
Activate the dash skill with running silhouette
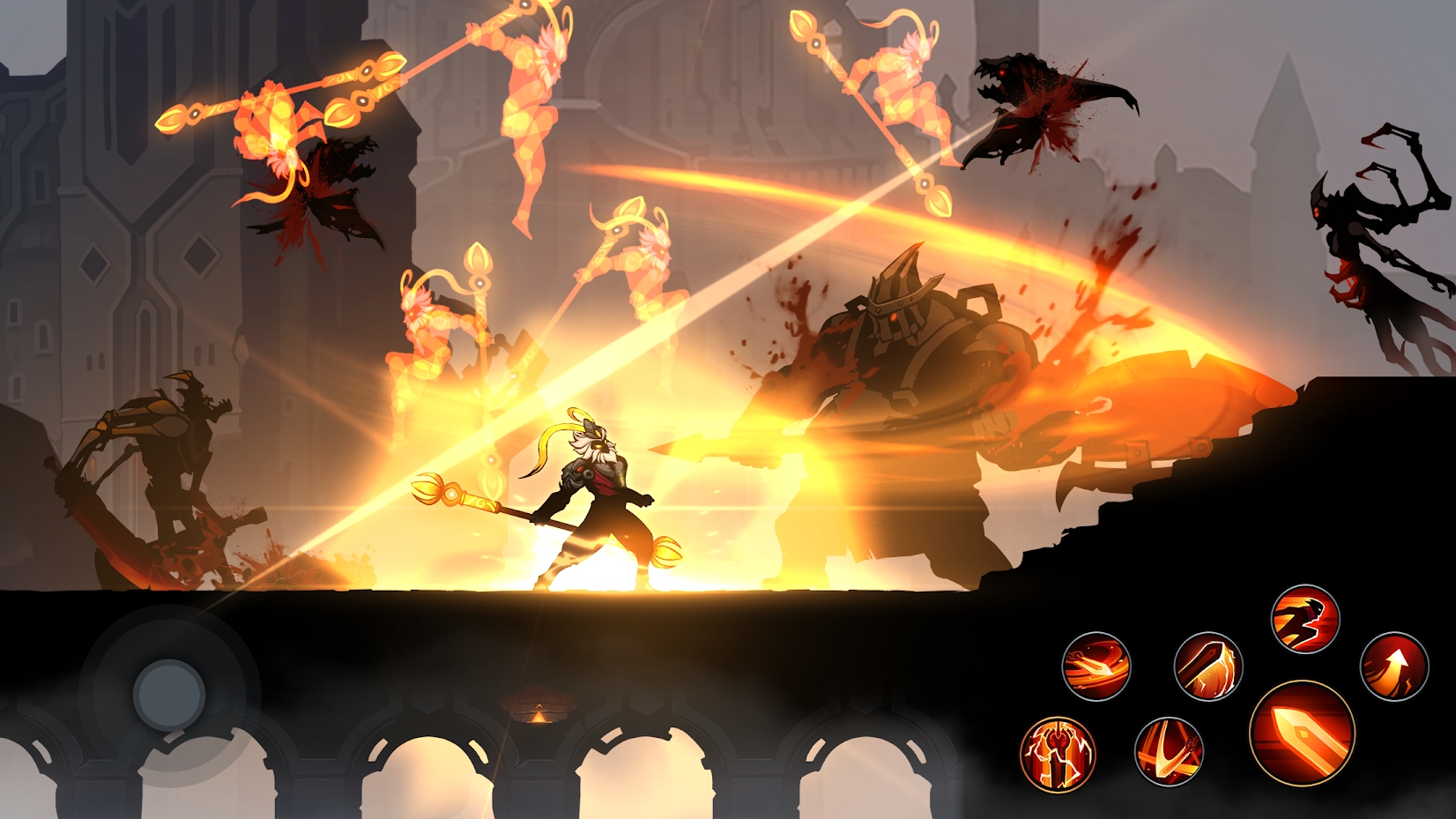[x=1304, y=619]
